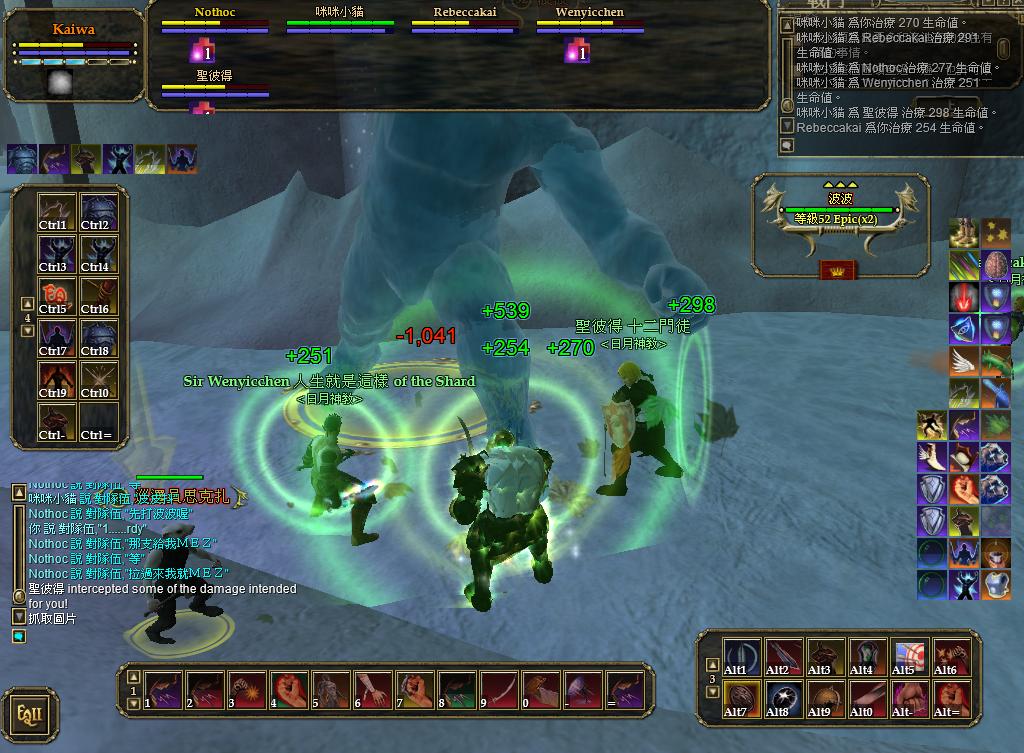
Task: Click the Kaiwa player frame
Action: click(x=75, y=30)
